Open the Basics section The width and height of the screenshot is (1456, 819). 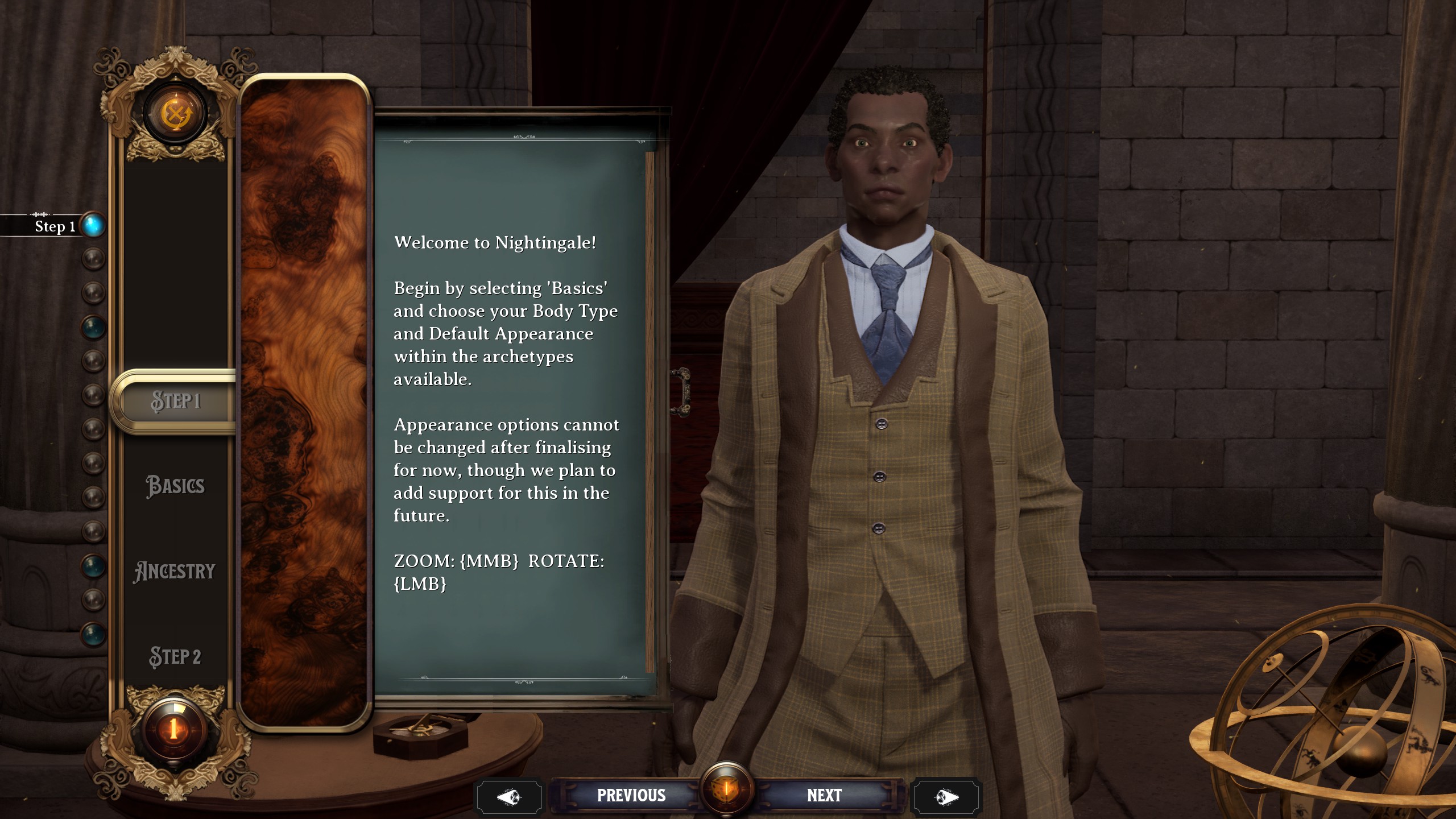click(175, 486)
